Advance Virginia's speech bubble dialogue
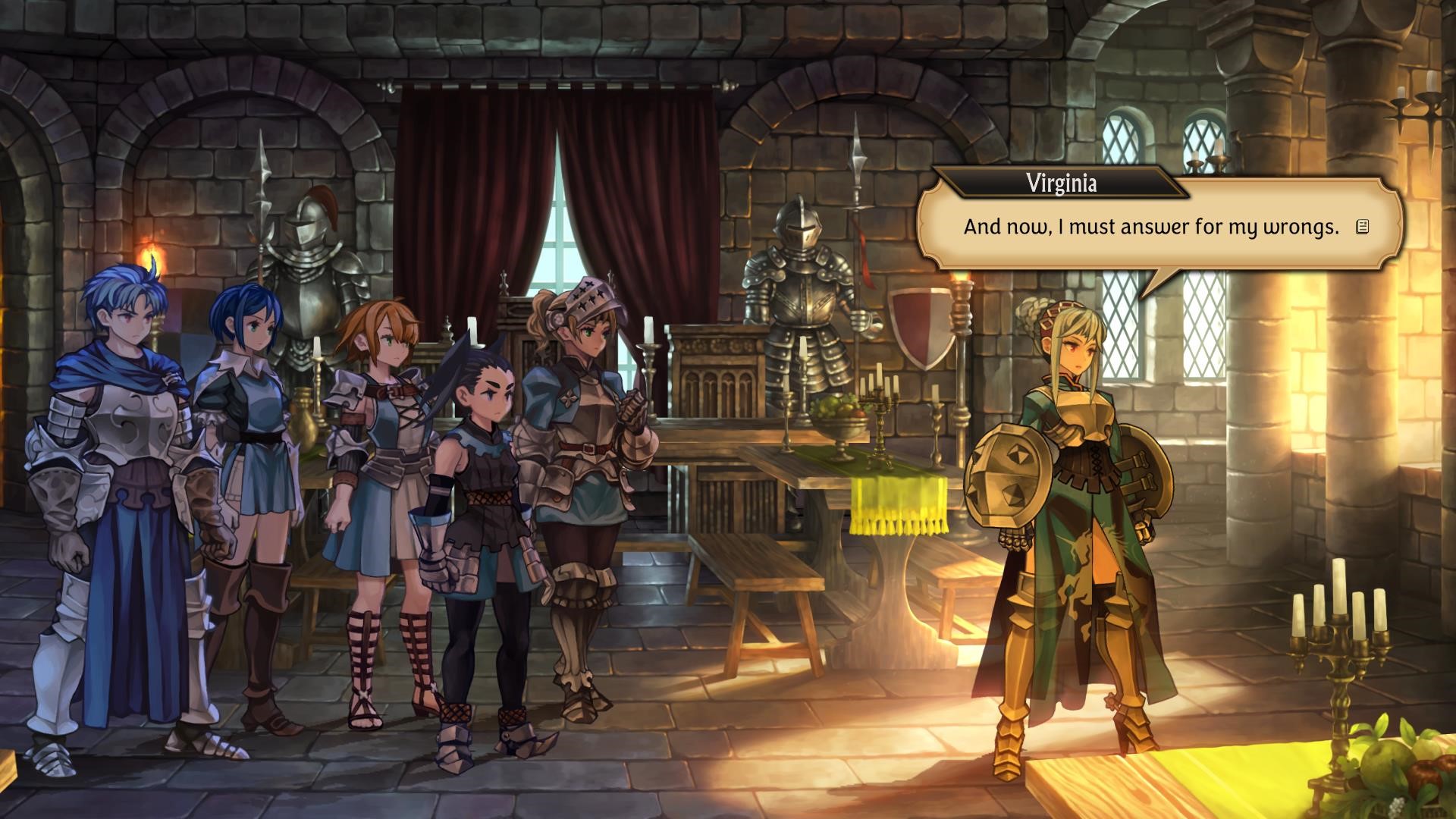 [x=1150, y=227]
